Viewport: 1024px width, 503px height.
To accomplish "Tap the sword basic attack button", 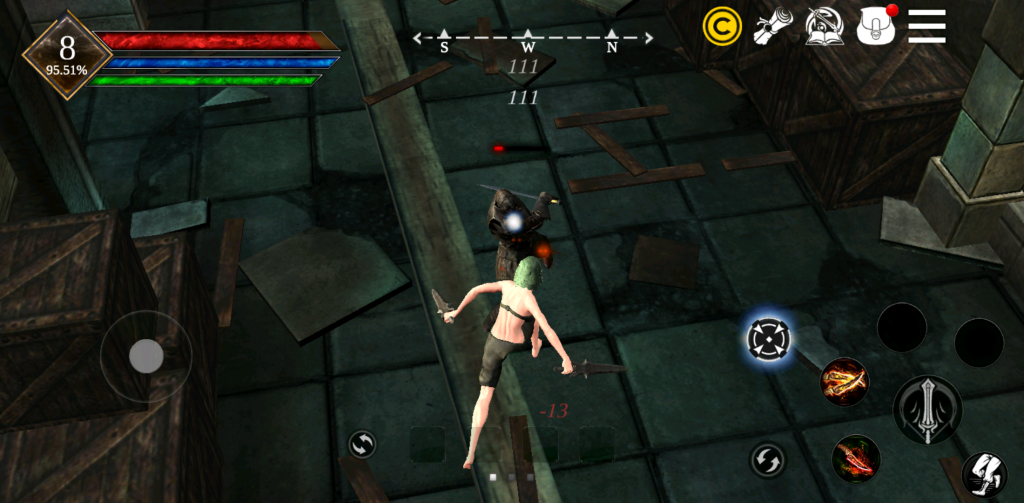I will pyautogui.click(x=927, y=410).
